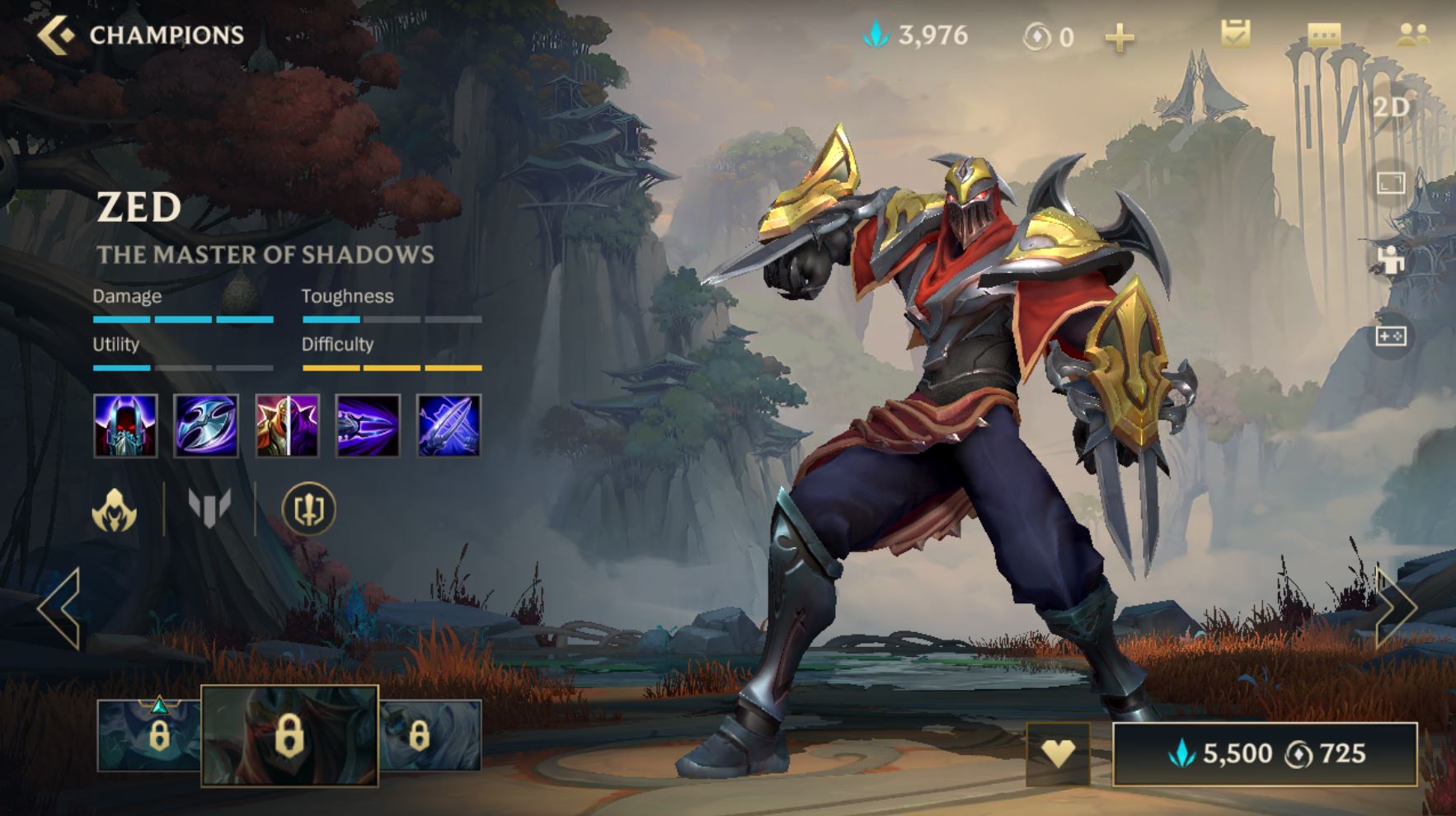Add Zed to wishlist with heart button
Viewport: 1456px width, 816px height.
[1058, 753]
